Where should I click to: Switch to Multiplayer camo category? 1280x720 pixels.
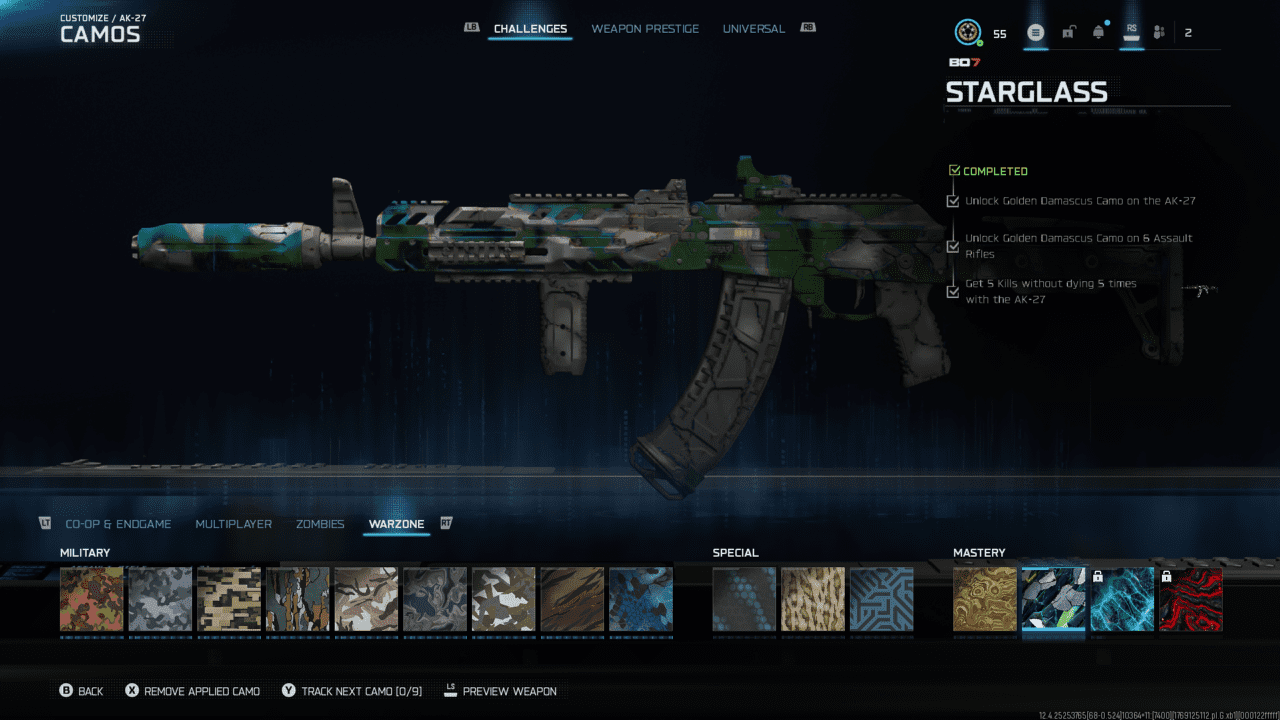click(233, 524)
